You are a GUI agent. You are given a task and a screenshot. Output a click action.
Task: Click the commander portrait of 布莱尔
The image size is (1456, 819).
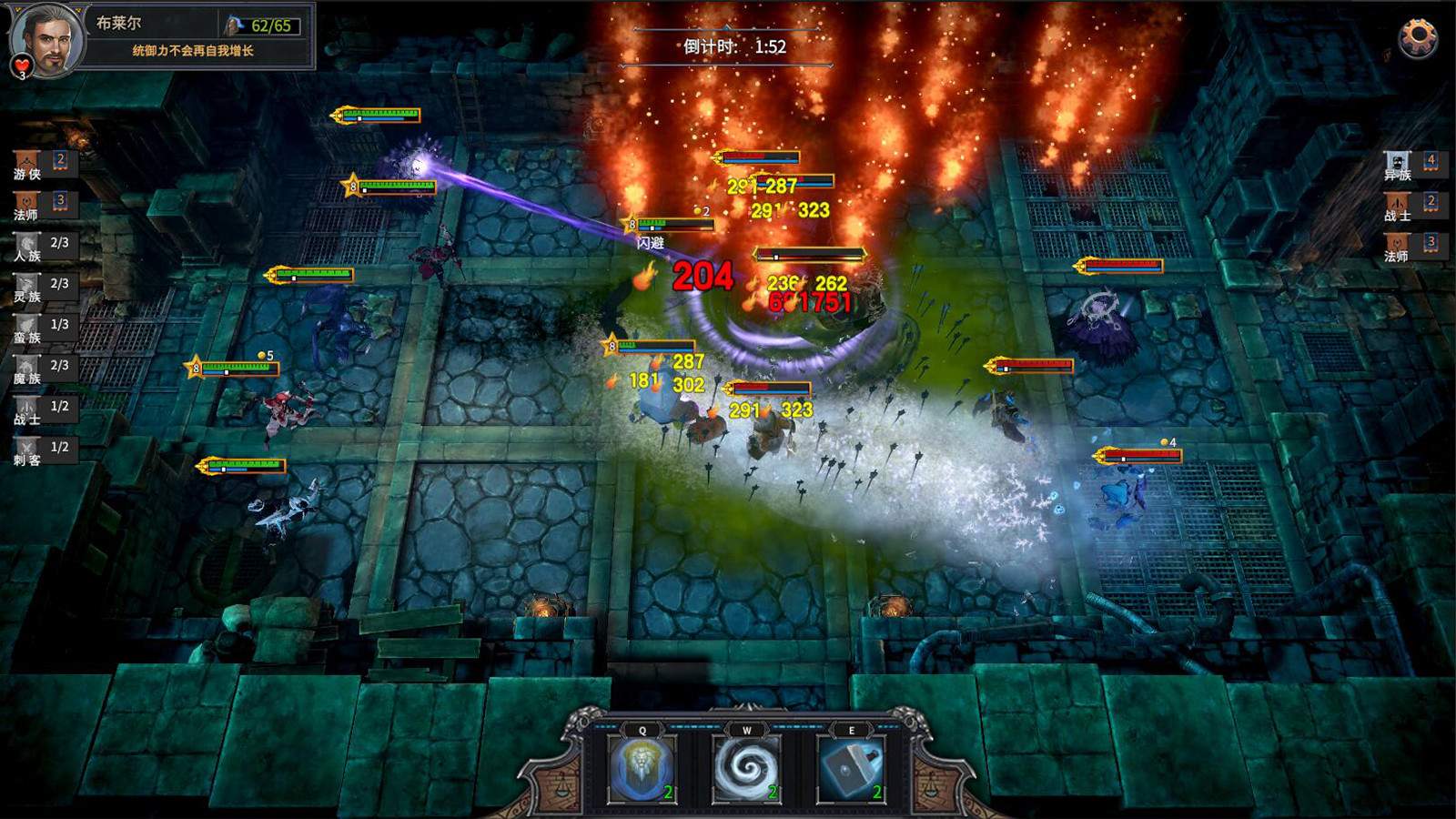pyautogui.click(x=45, y=38)
